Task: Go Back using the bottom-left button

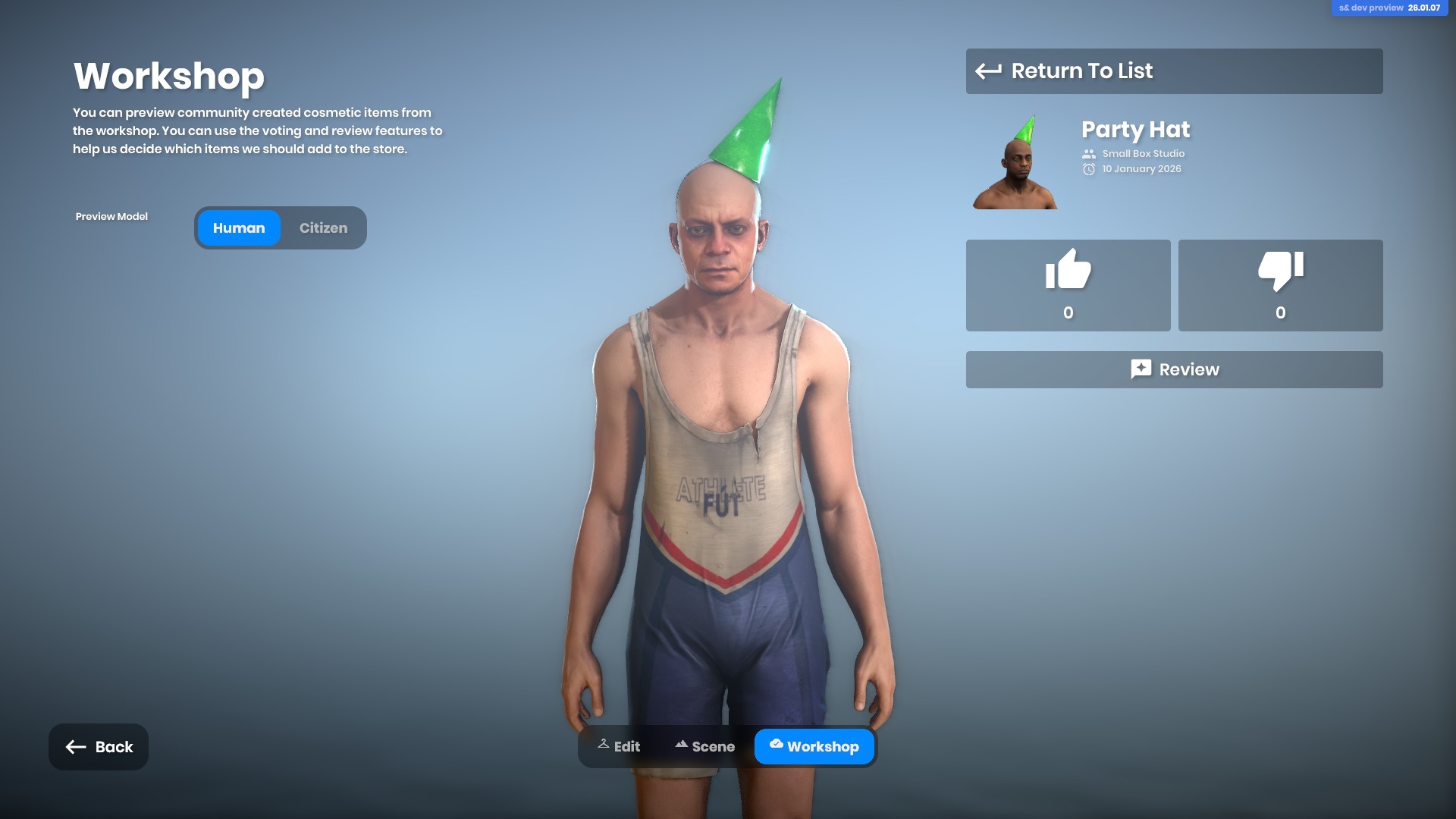Action: point(99,747)
